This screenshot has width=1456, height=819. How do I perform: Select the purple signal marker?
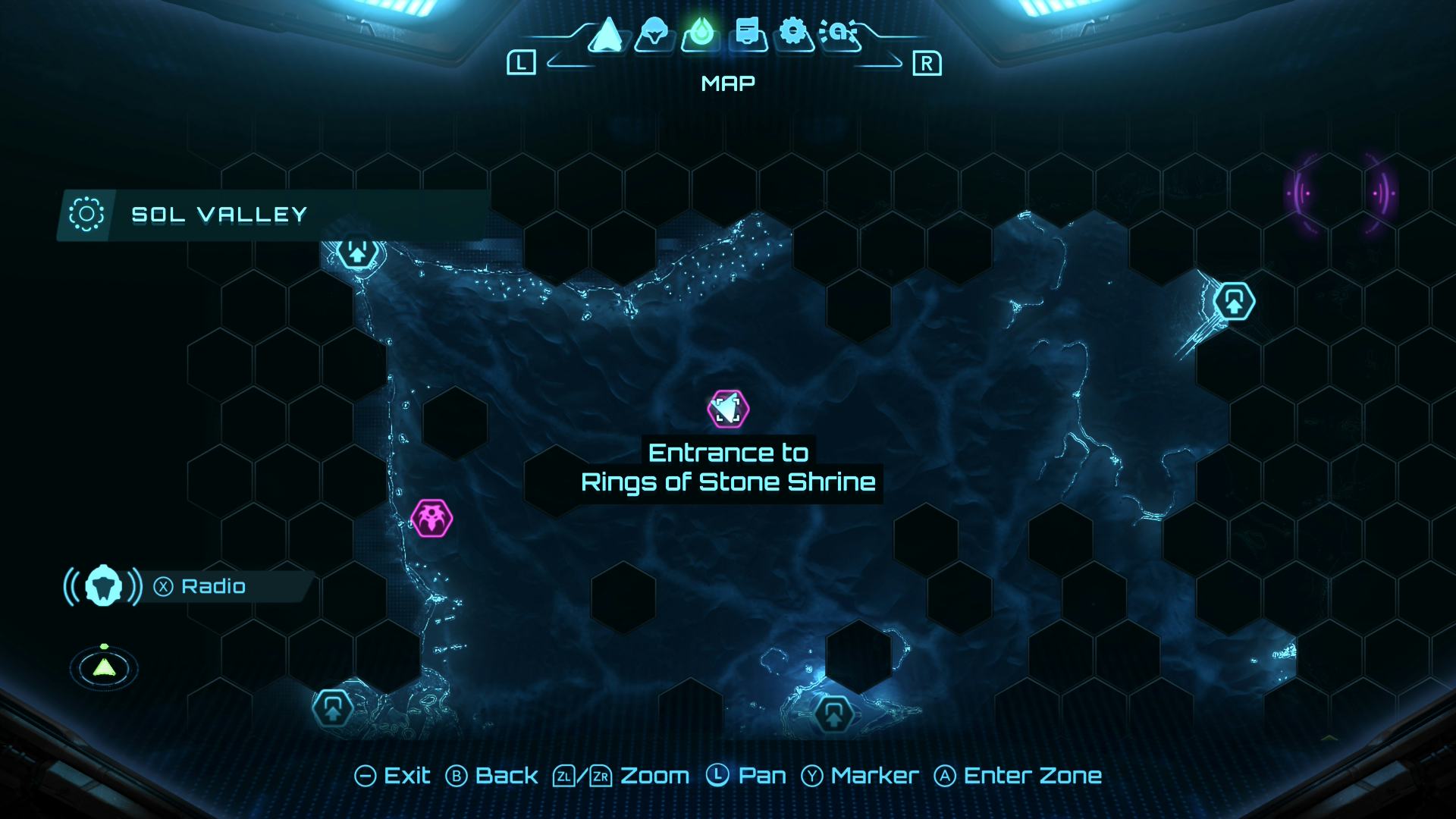click(1340, 193)
